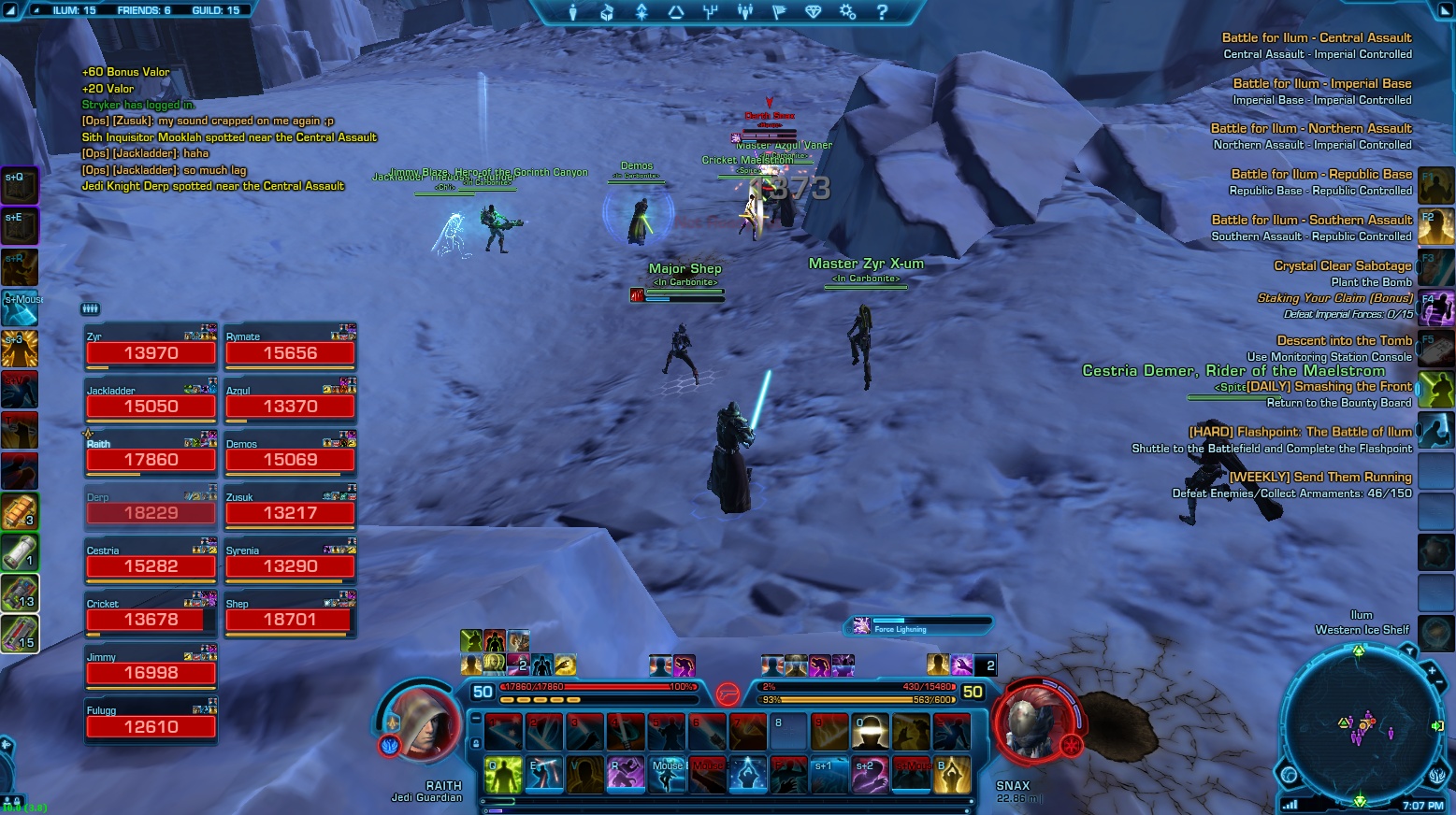
Task: Target Fulugg in the ops frames
Action: coord(151,721)
